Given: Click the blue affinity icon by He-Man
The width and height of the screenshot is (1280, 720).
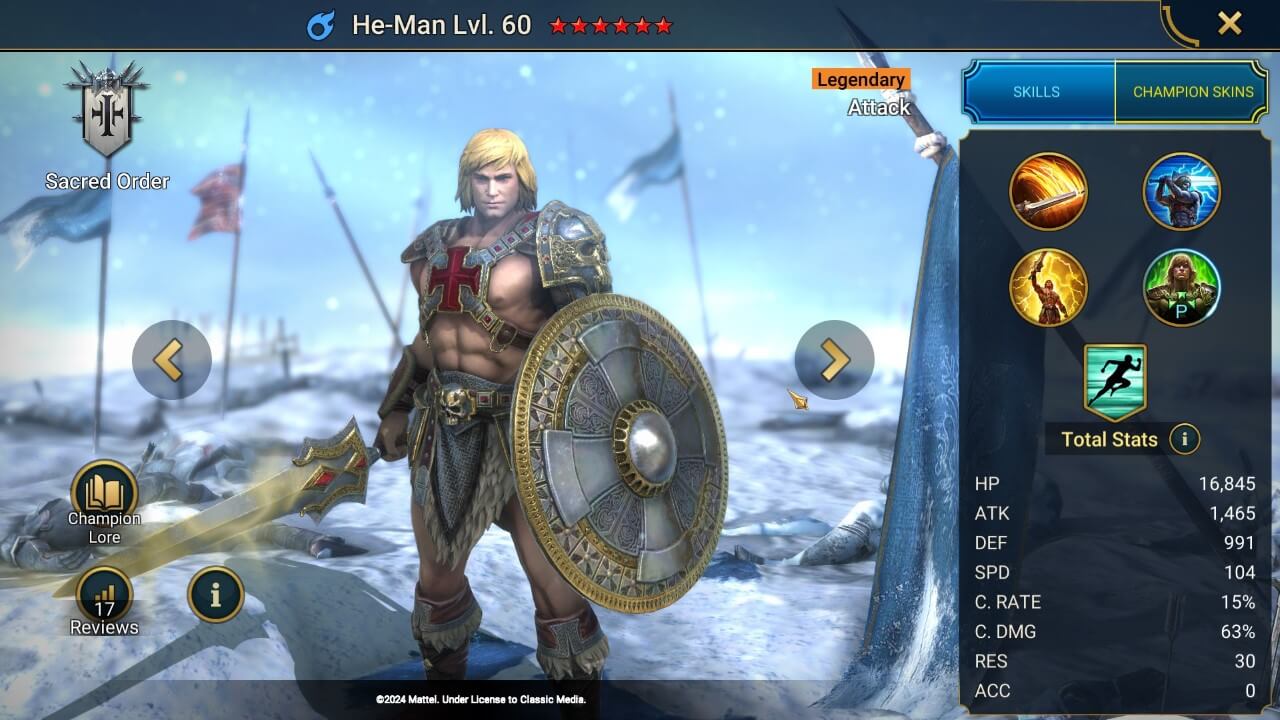Looking at the screenshot, I should coord(321,25).
